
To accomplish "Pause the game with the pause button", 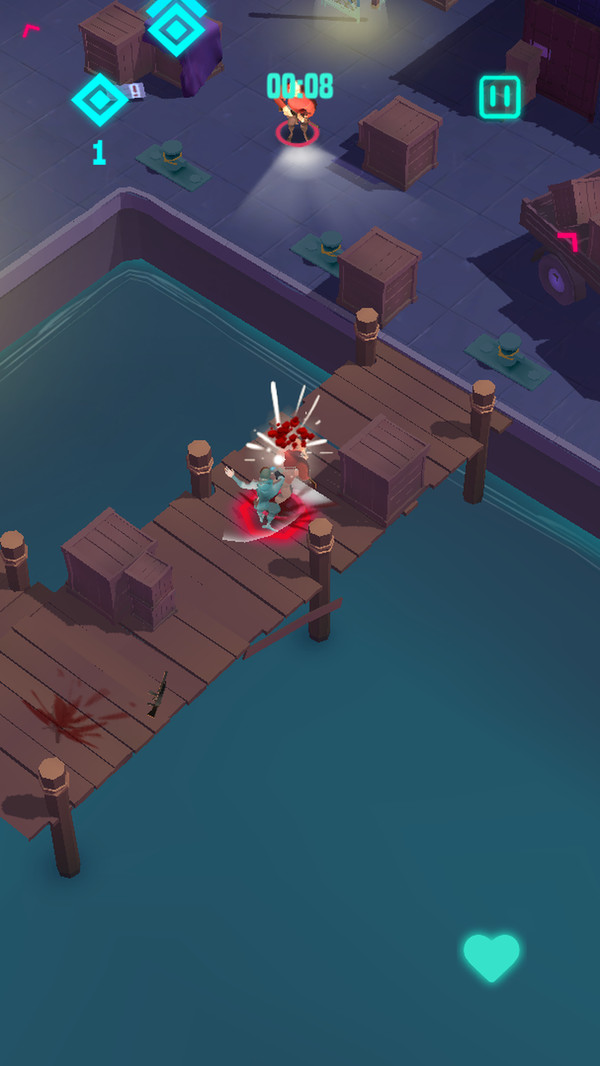I will [499, 97].
